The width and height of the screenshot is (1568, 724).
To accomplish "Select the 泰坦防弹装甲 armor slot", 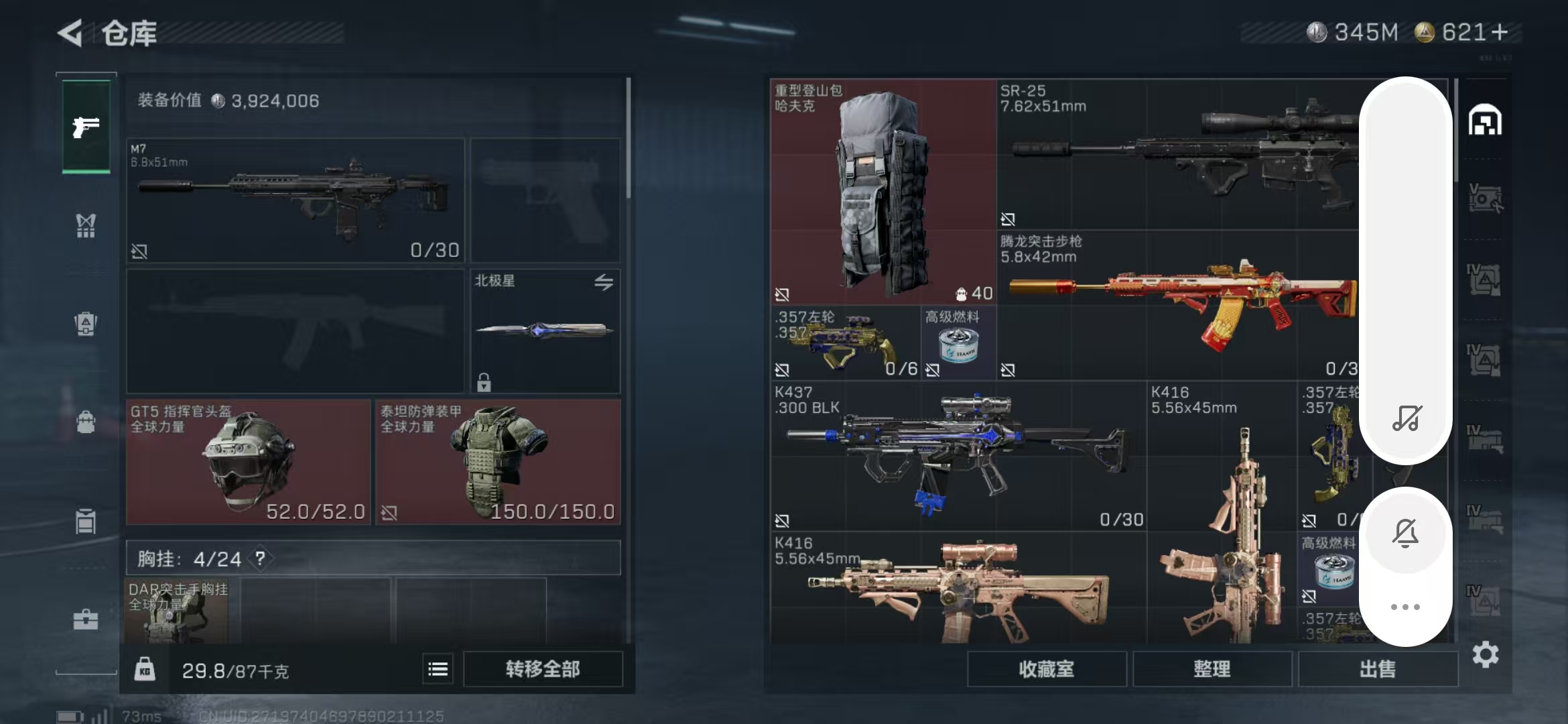I will pos(498,462).
